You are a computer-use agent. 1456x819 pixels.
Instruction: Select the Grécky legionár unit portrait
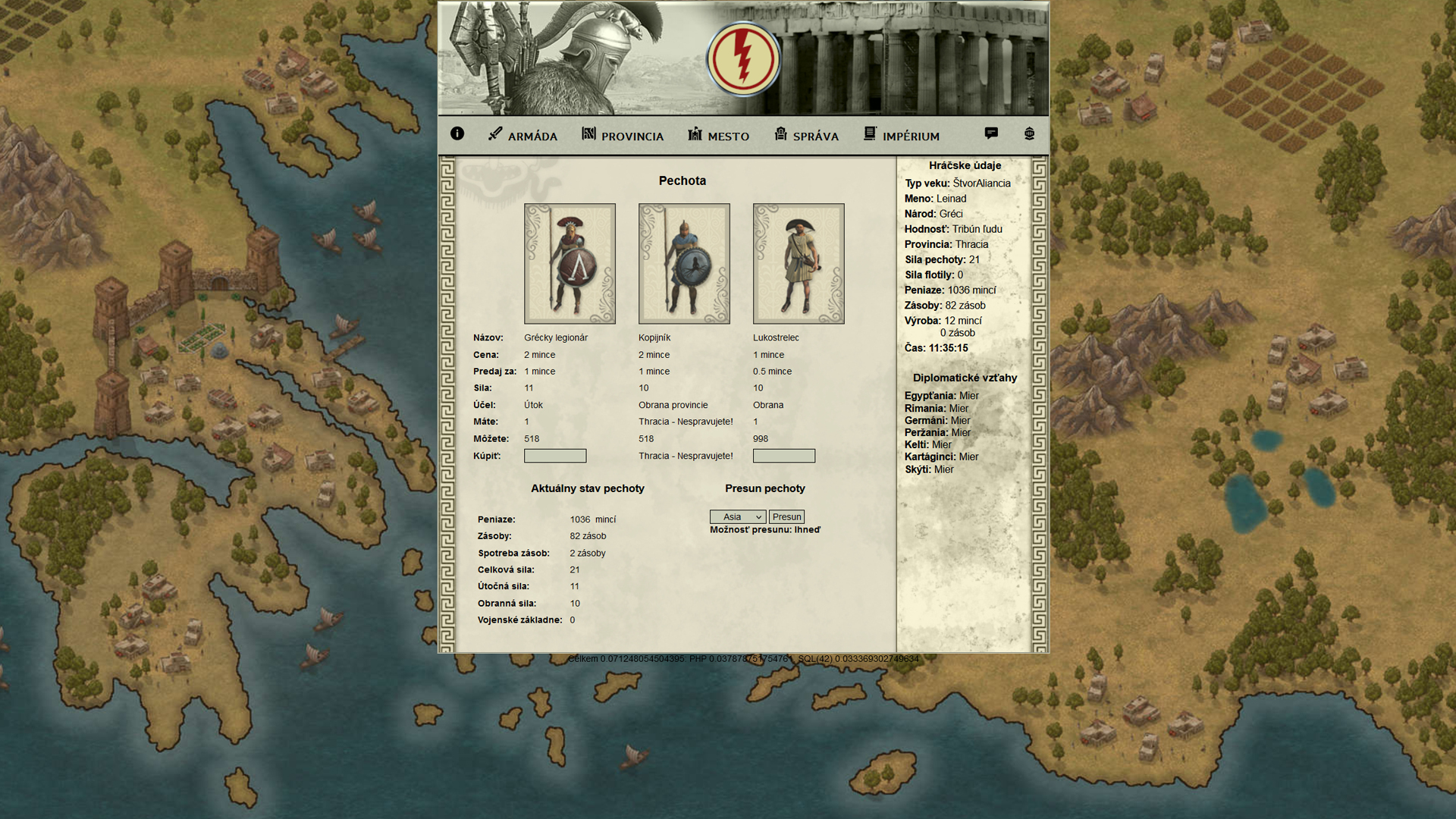pos(570,264)
